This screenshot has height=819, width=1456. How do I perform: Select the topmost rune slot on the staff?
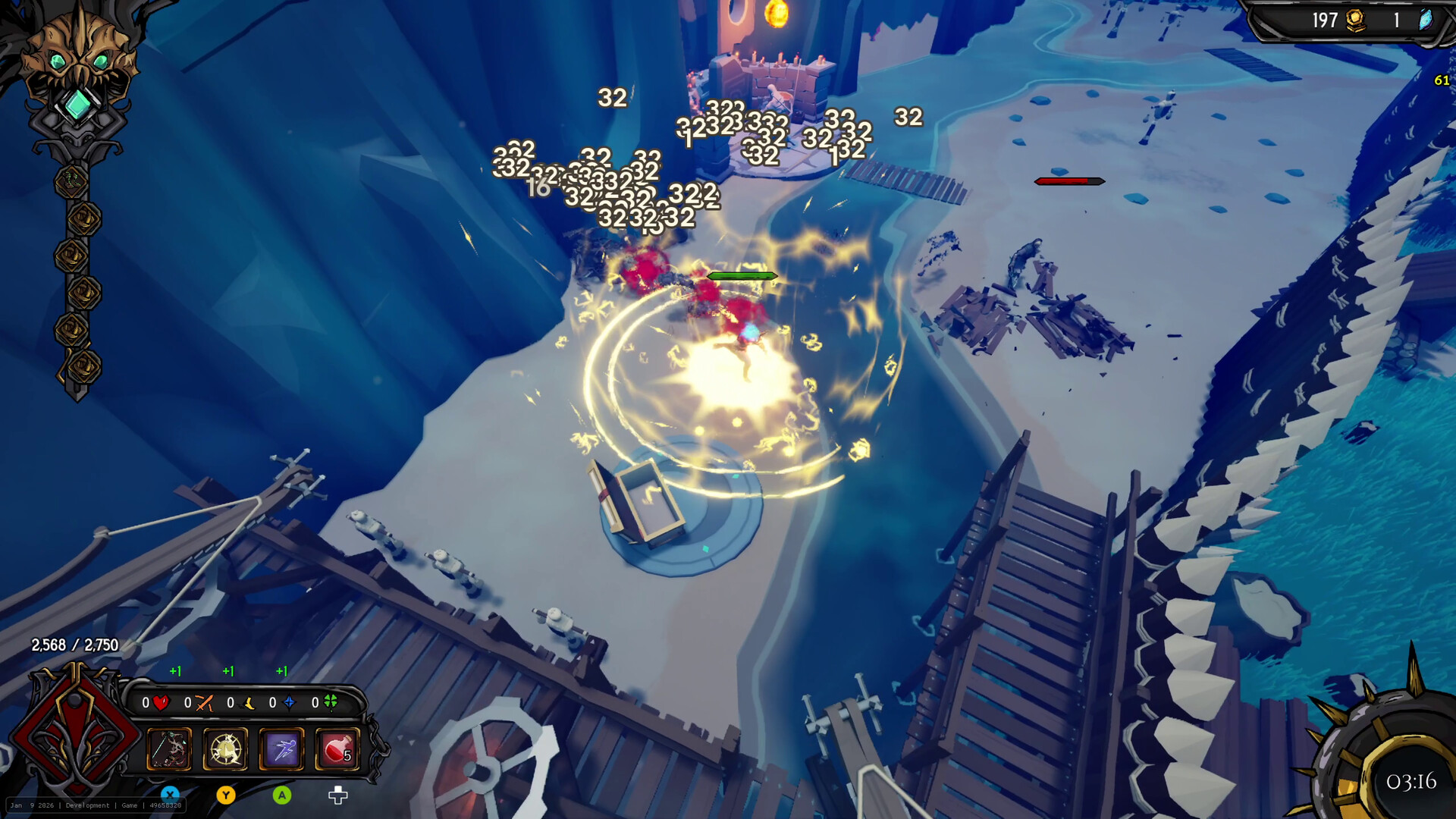(72, 180)
